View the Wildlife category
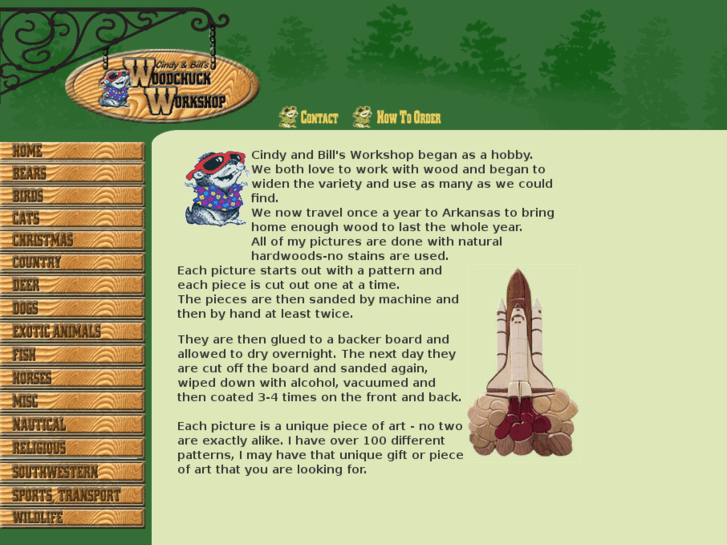 72,518
